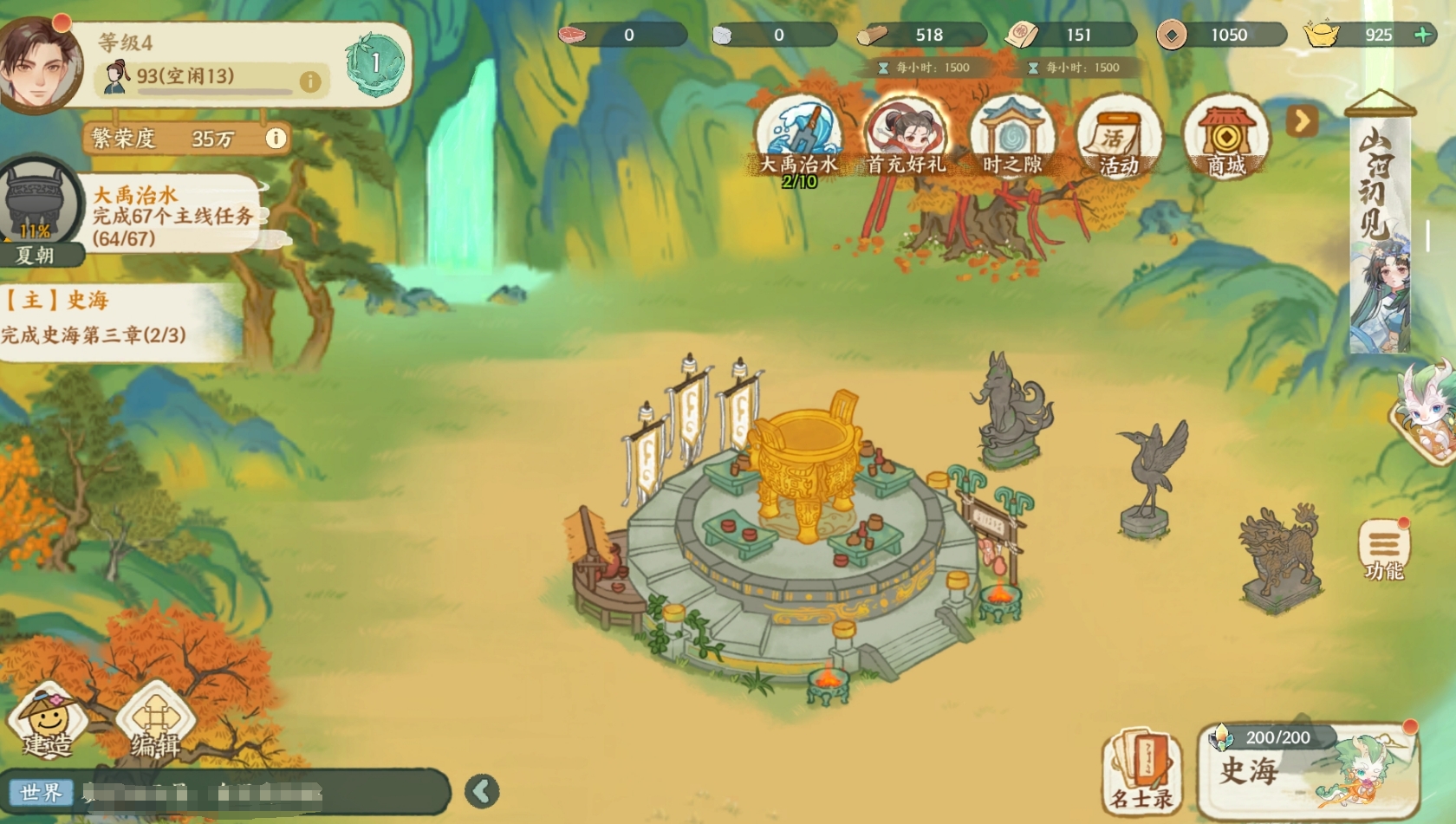Image resolution: width=1456 pixels, height=824 pixels.
Task: Show prosperity info tooltip
Action: (x=276, y=139)
